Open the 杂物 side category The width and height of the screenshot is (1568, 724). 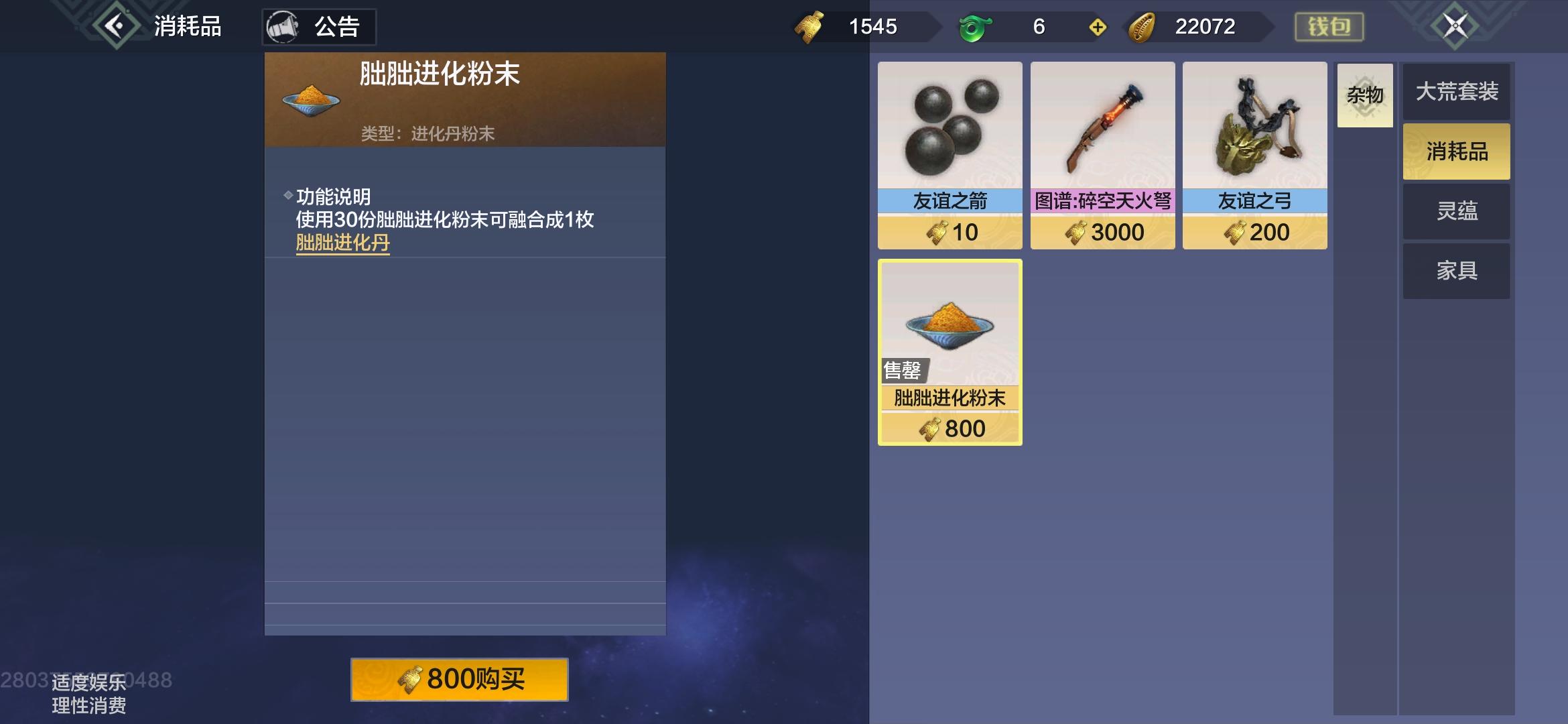(1366, 95)
